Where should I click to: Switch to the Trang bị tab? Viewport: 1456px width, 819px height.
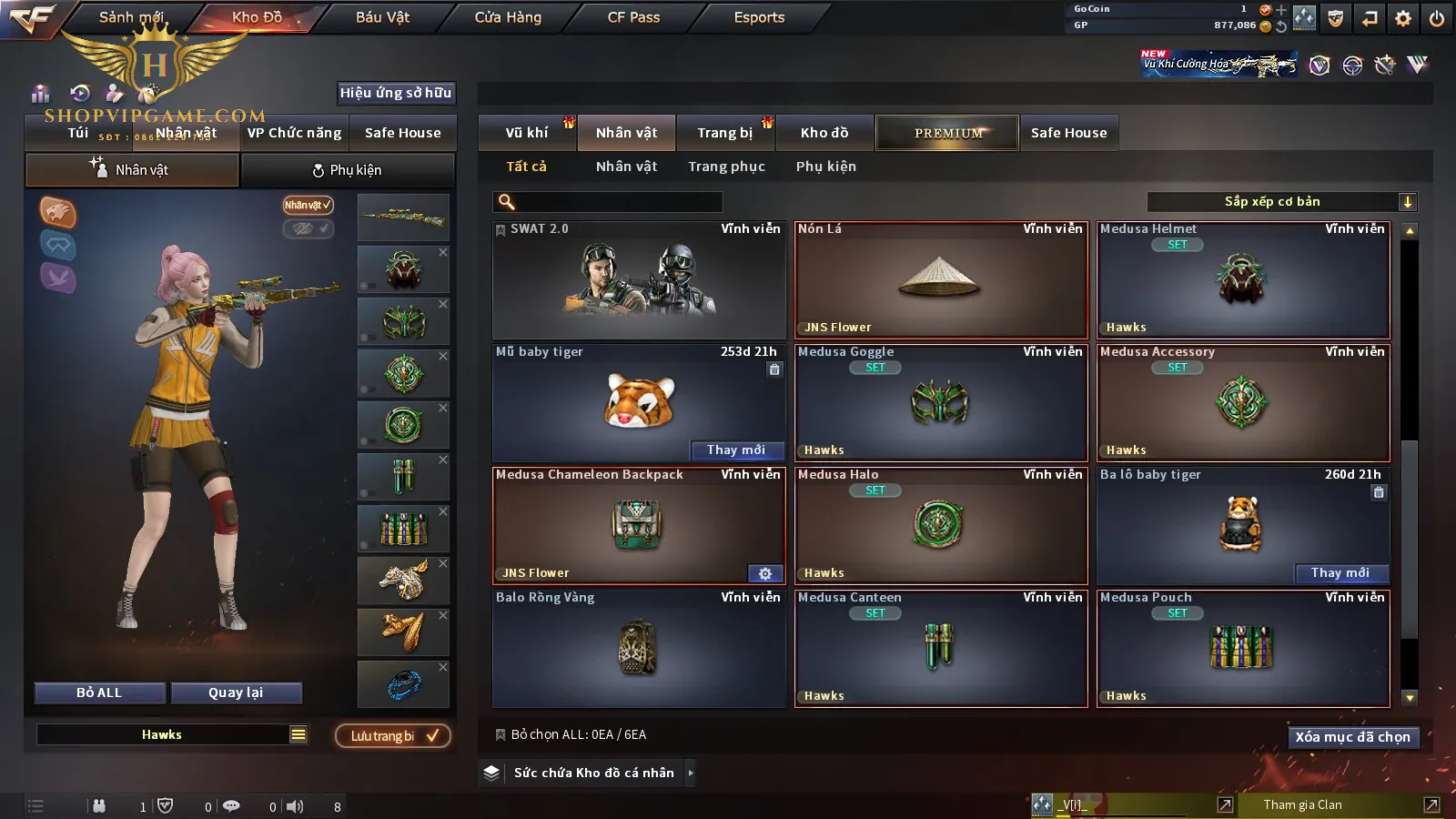724,133
